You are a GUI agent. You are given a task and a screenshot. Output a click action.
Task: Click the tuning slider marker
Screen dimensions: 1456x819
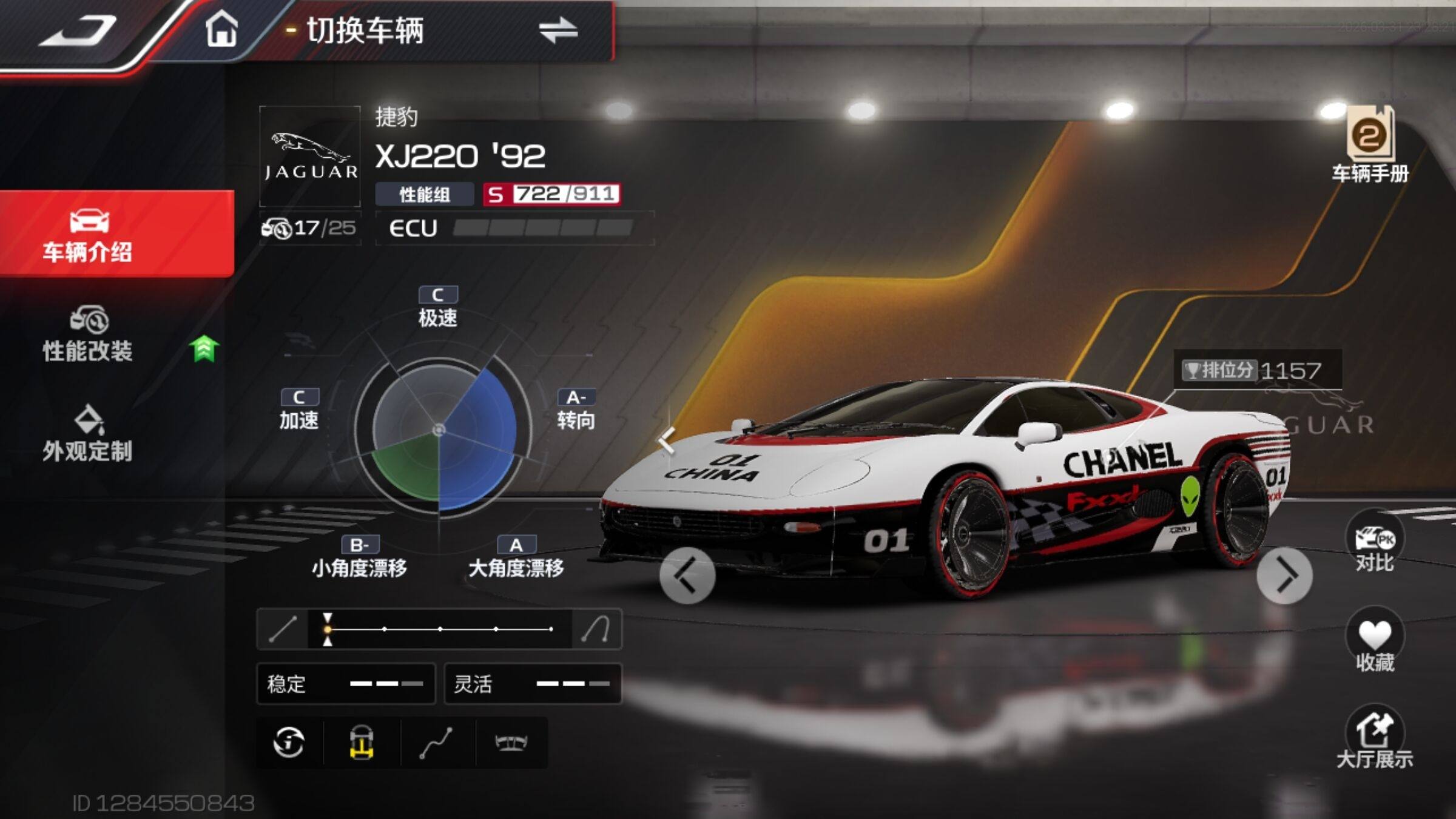[328, 629]
